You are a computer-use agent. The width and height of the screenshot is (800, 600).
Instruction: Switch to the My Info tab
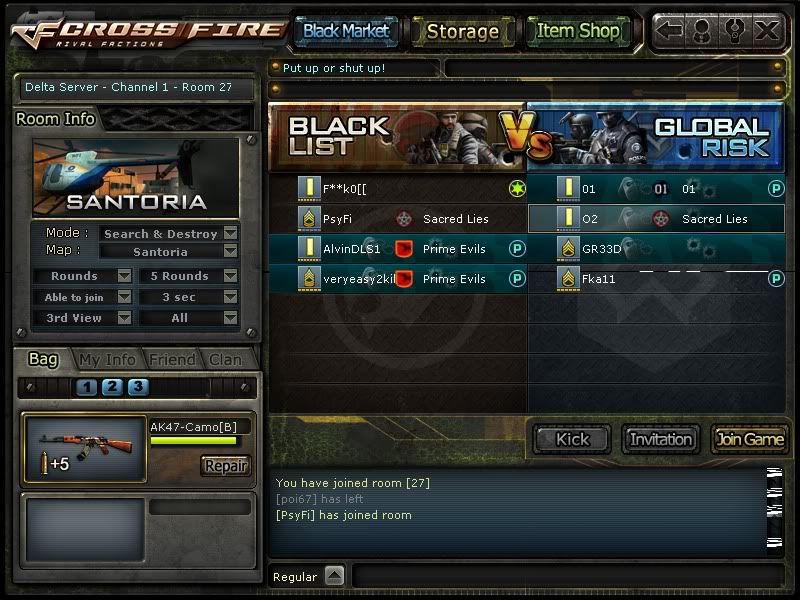tap(107, 360)
